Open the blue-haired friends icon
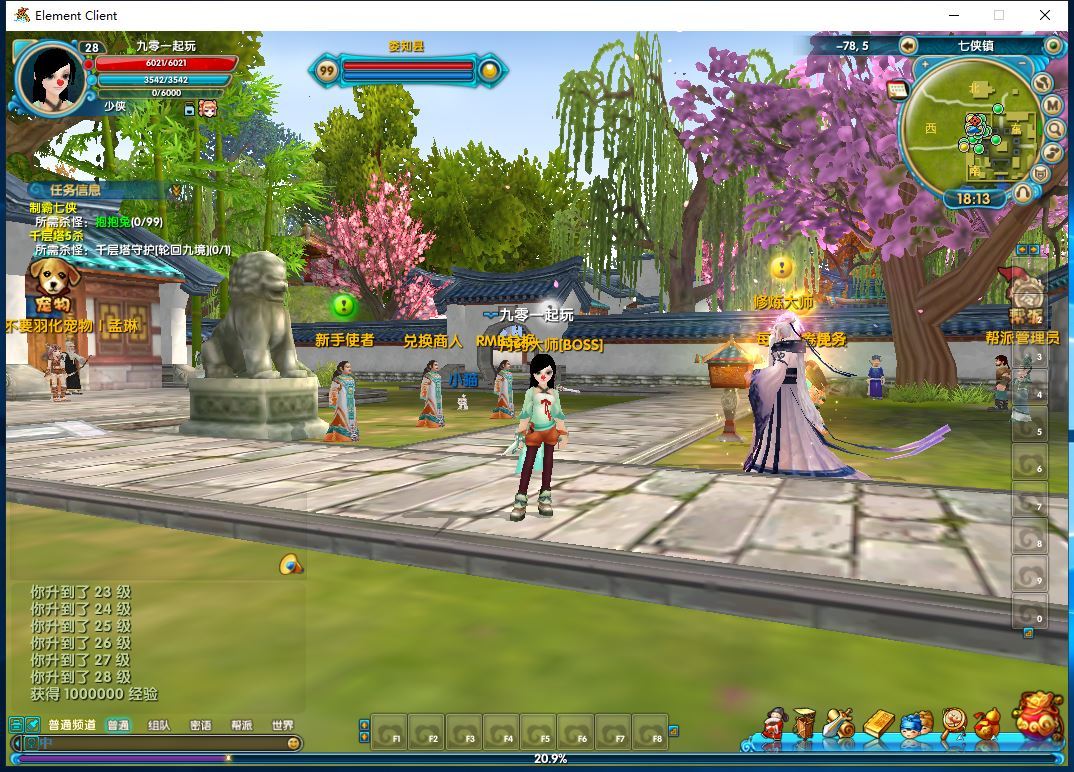The image size is (1074, 772). [914, 724]
